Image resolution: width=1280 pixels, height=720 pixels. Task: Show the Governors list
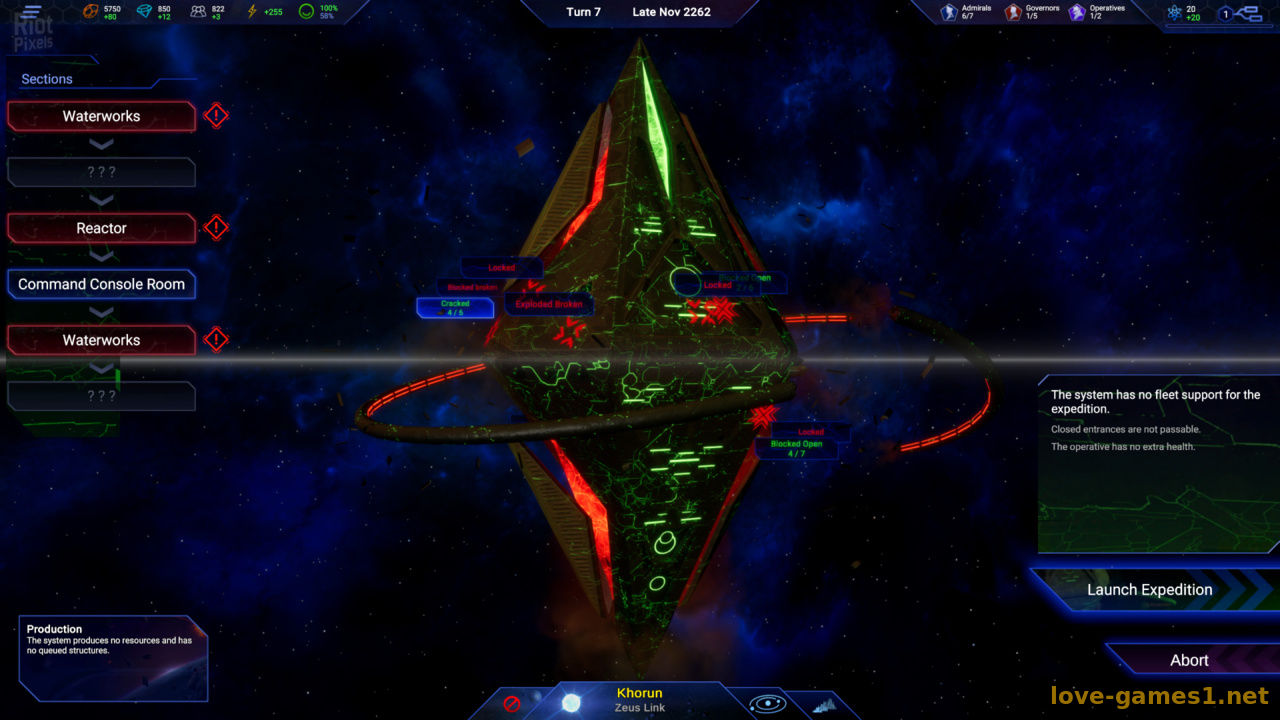click(1013, 12)
